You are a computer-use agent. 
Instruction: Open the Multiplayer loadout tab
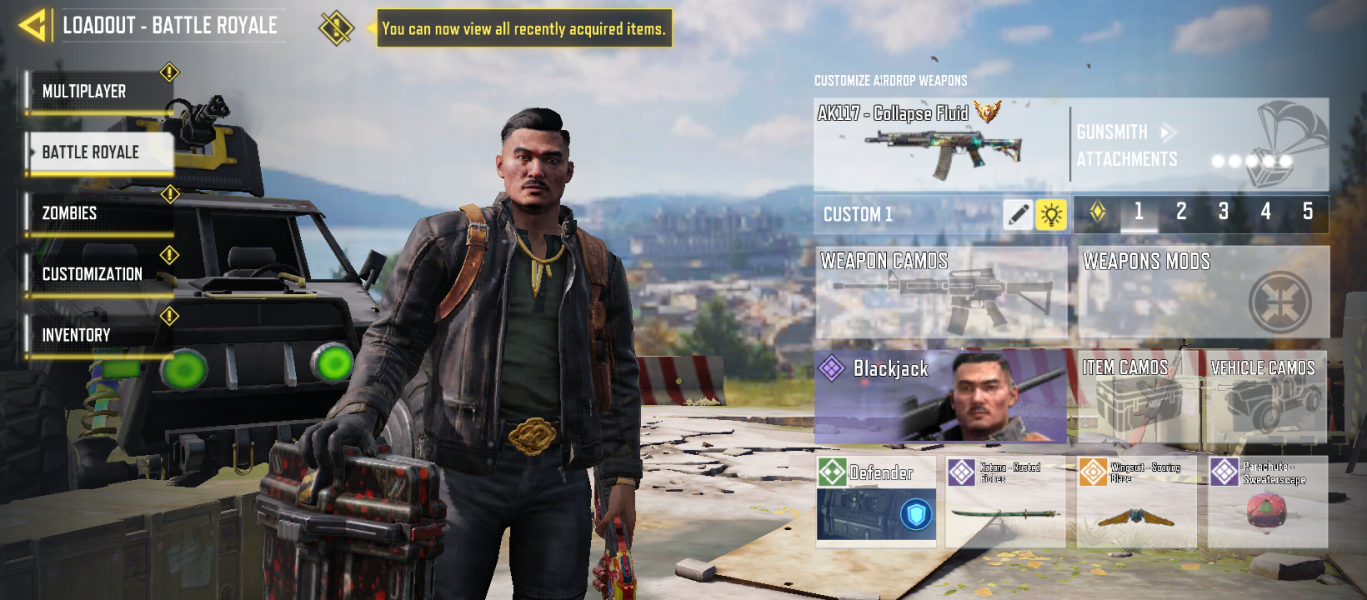coord(99,91)
